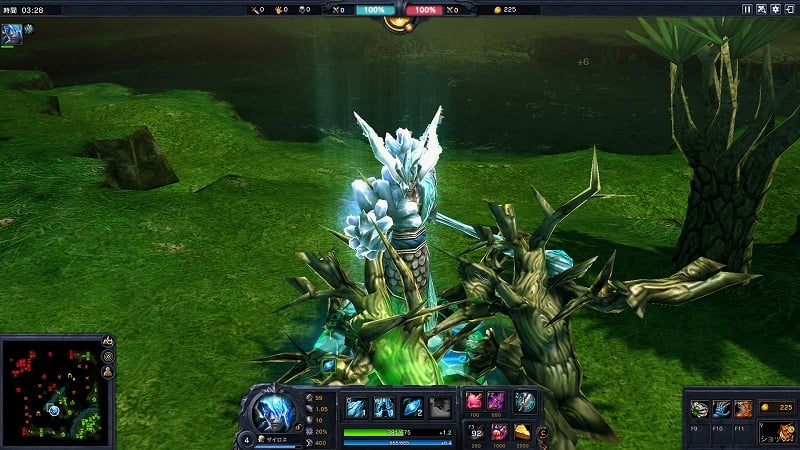Viewport: 800px width, 450px height.
Task: Activate the greyed-out ultimate ability
Action: [440, 406]
